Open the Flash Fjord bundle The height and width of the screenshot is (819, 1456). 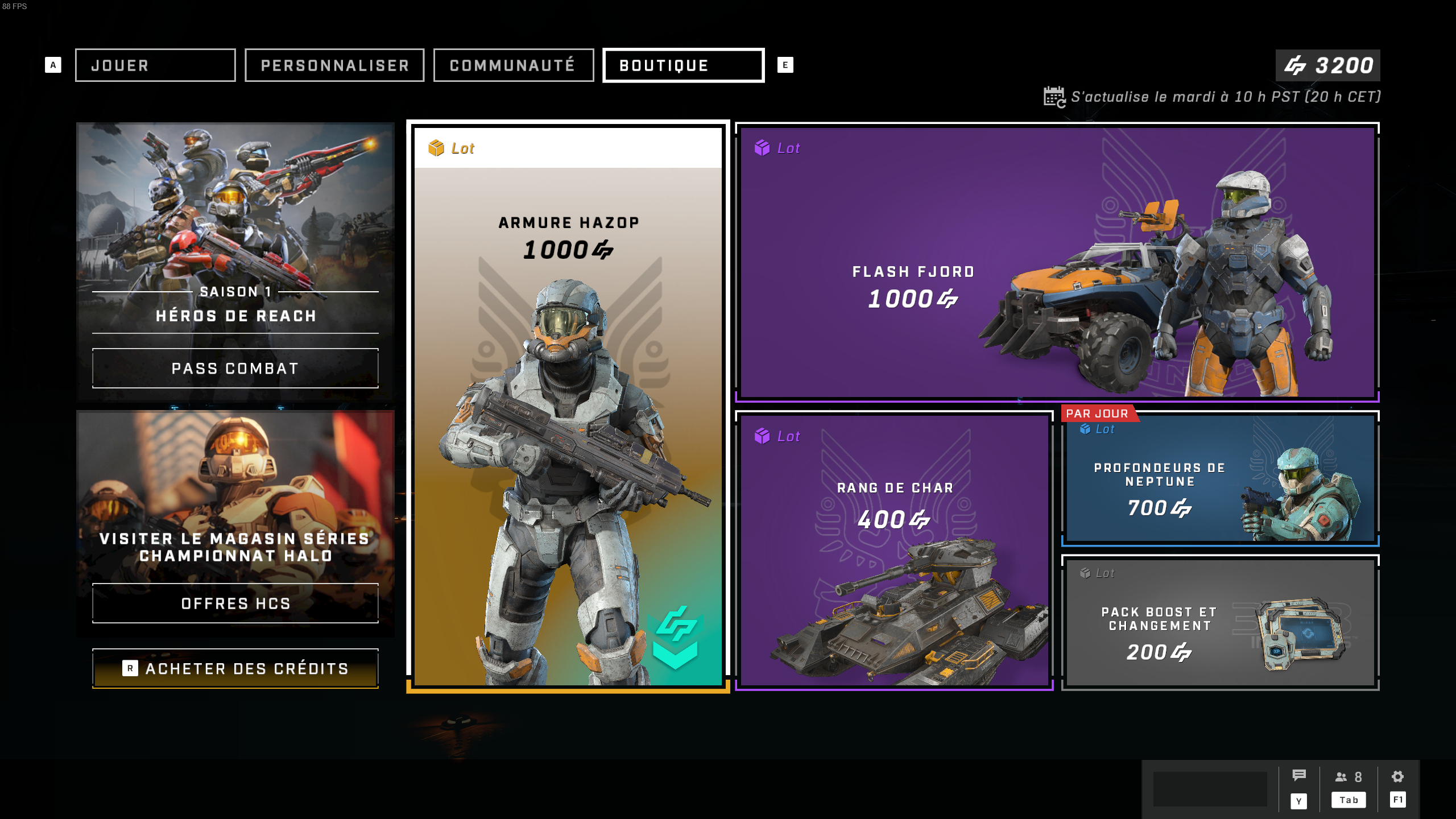pos(1057,262)
